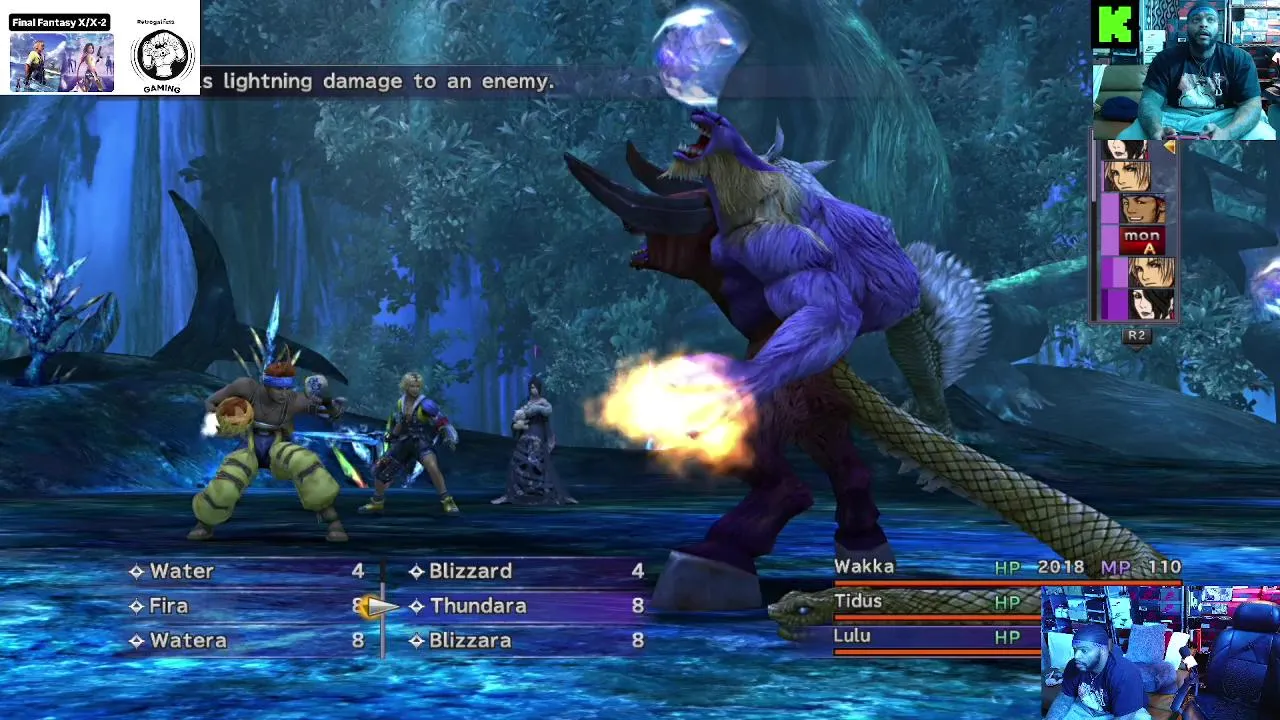Select the Thundara spell
Image resolution: width=1280 pixels, height=720 pixels.
pyautogui.click(x=478, y=606)
